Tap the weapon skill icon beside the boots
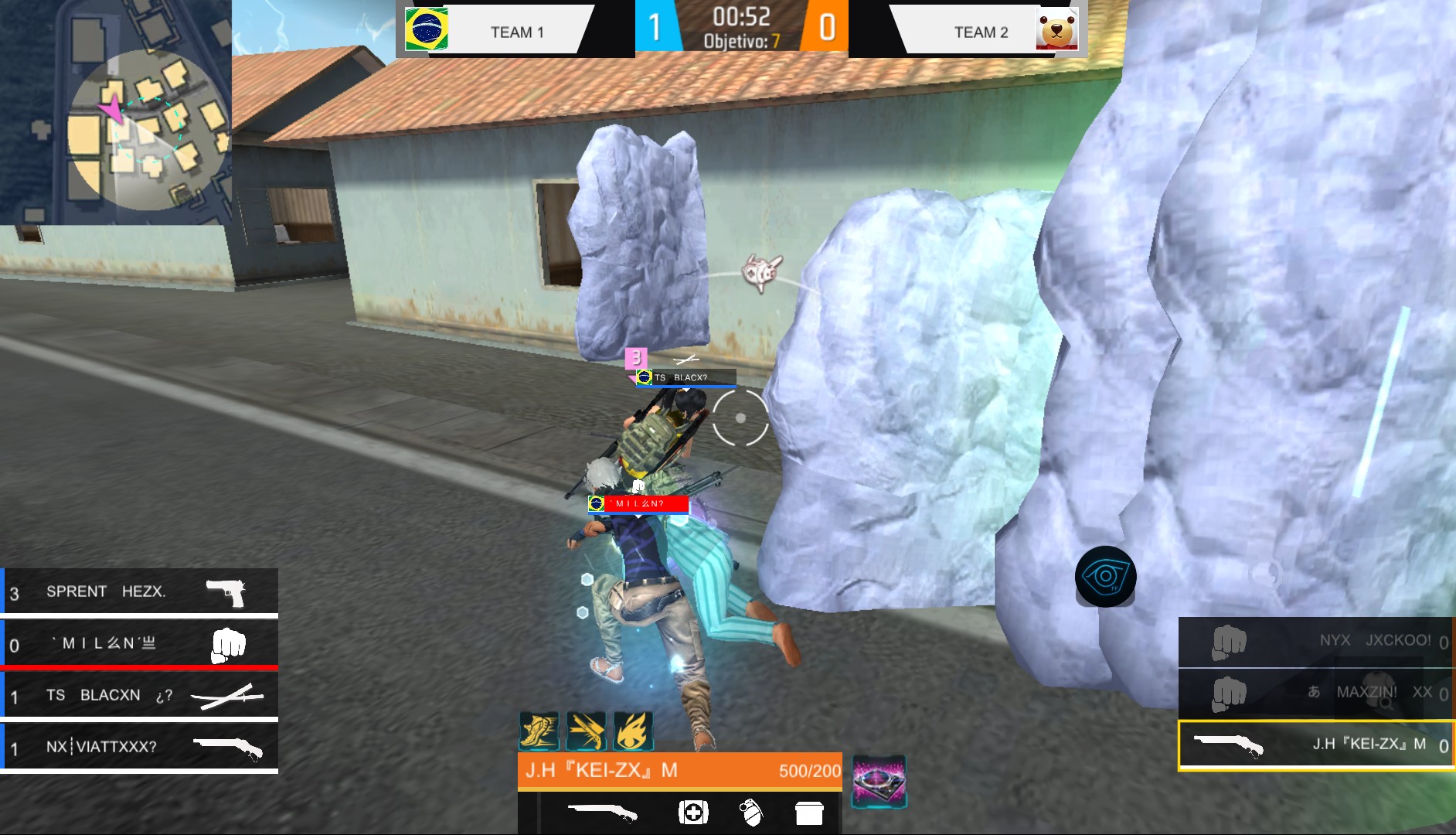Screen dimensions: 1456x835 point(587,729)
